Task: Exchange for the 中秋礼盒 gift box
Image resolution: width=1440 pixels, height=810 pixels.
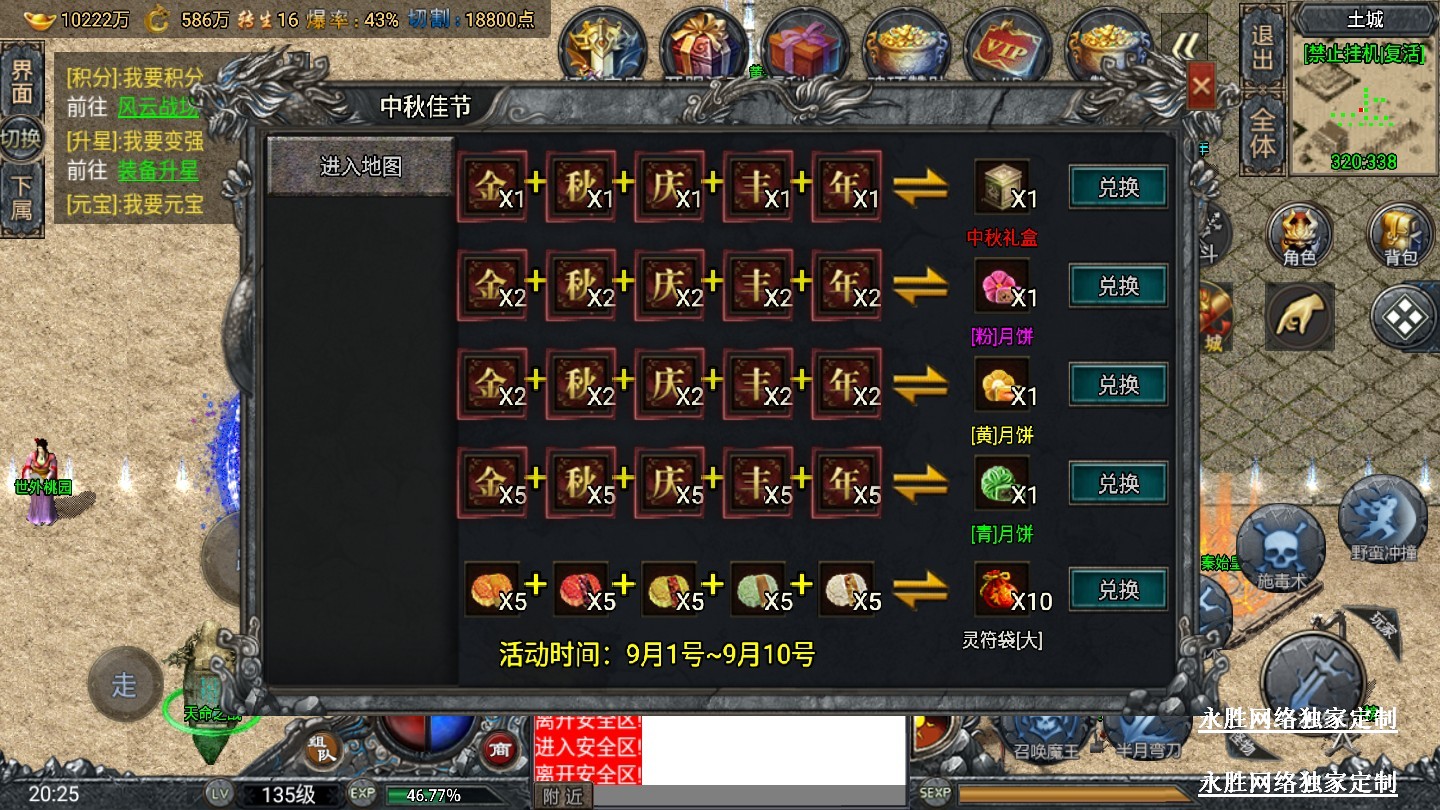Action: coord(1118,187)
